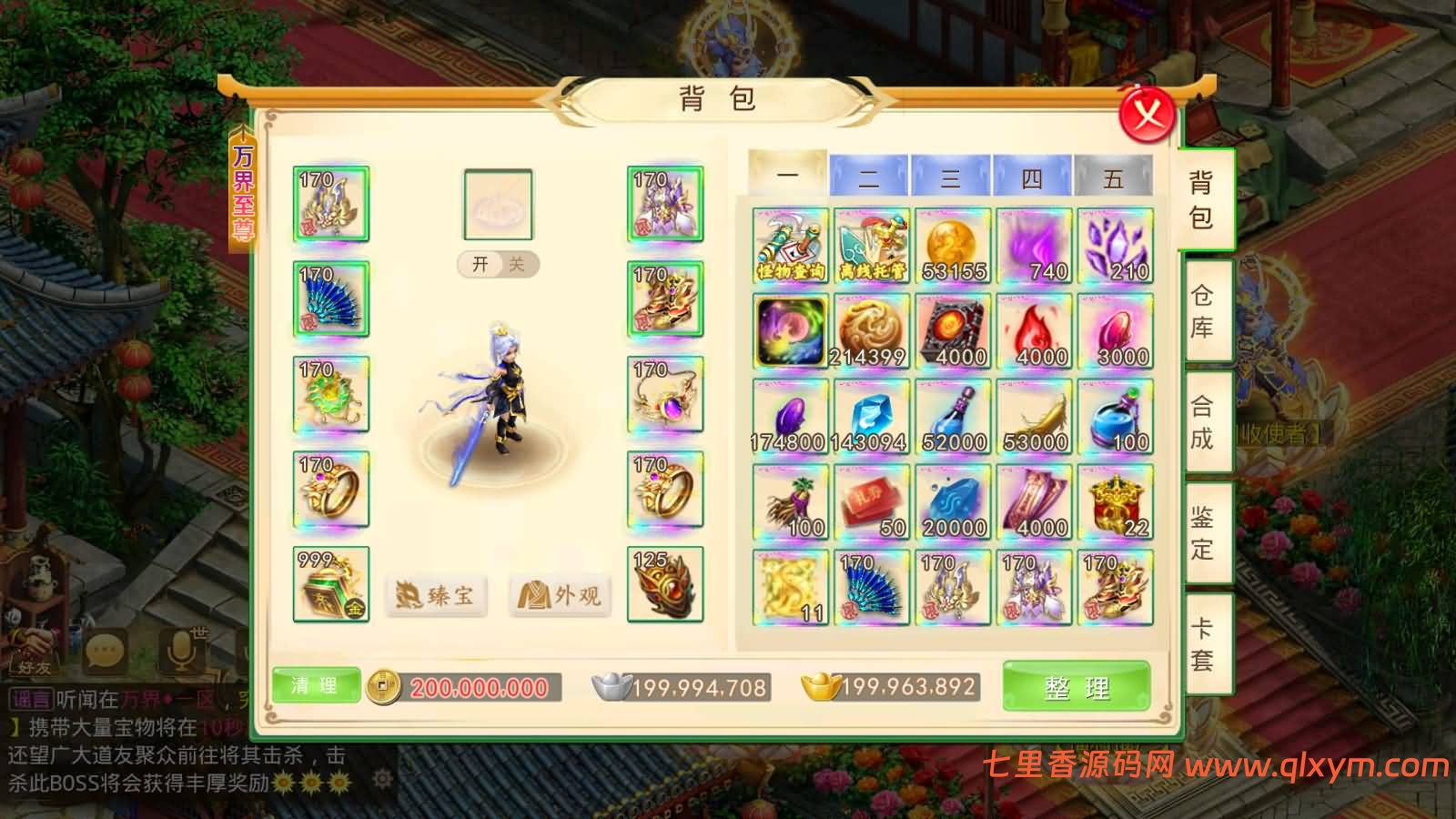Open the 鉴定 appraisal tab
Screen dimensions: 1456x819
(1203, 533)
